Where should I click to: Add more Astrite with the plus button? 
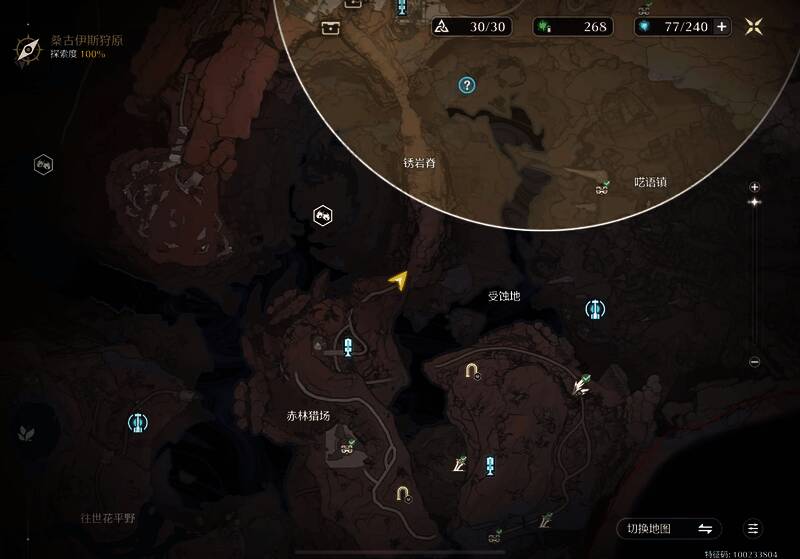tap(722, 27)
